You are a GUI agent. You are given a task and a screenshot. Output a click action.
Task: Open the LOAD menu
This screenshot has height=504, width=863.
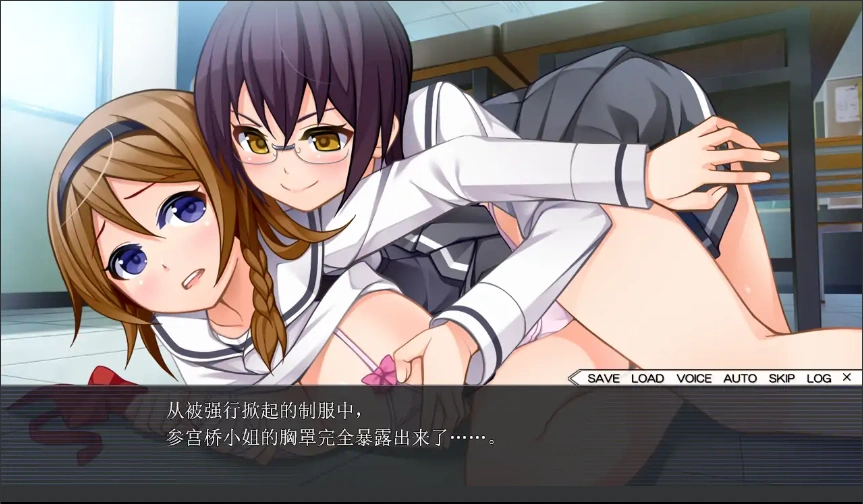(x=647, y=378)
